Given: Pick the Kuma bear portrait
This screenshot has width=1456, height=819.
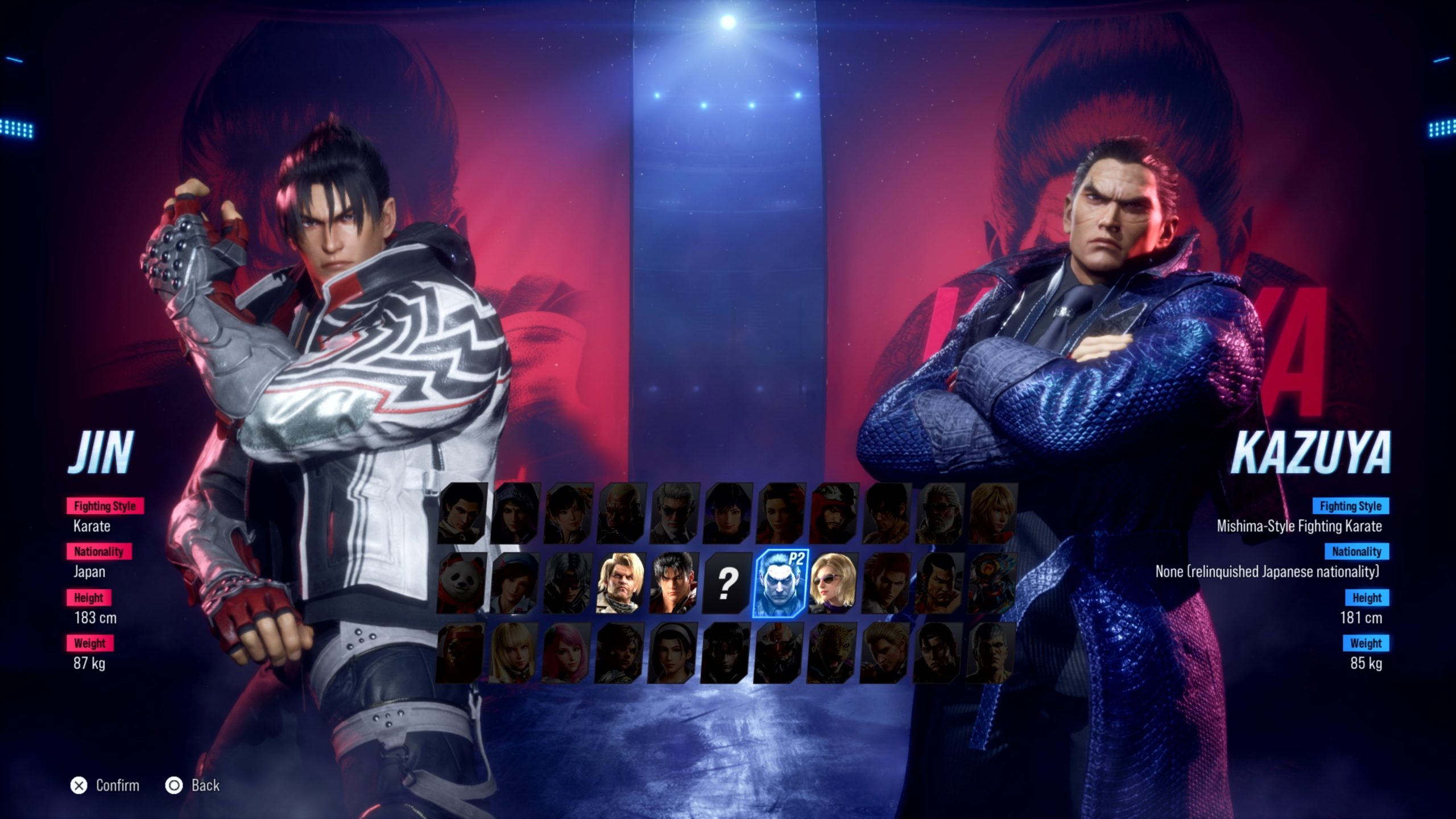Looking at the screenshot, I should (460, 653).
